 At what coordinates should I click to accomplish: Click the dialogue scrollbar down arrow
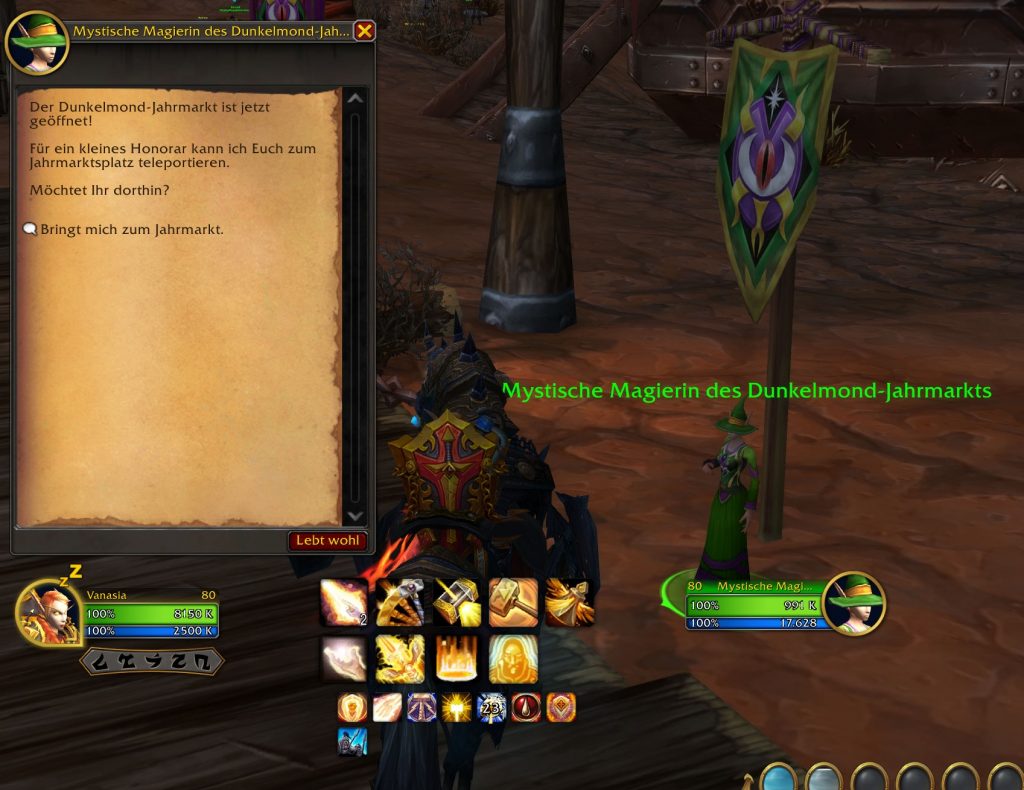pos(354,516)
